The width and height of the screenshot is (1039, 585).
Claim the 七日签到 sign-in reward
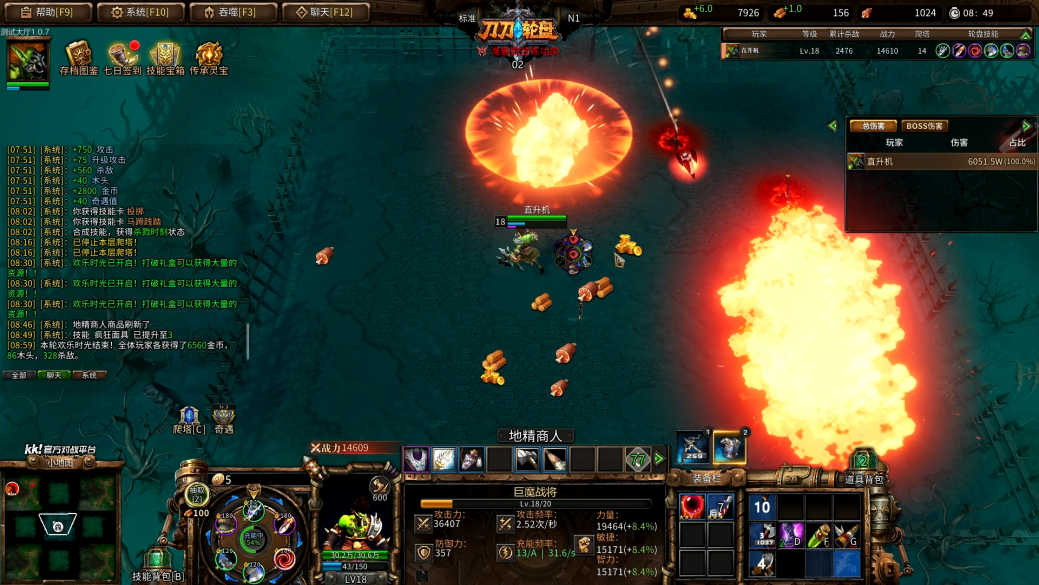[123, 56]
